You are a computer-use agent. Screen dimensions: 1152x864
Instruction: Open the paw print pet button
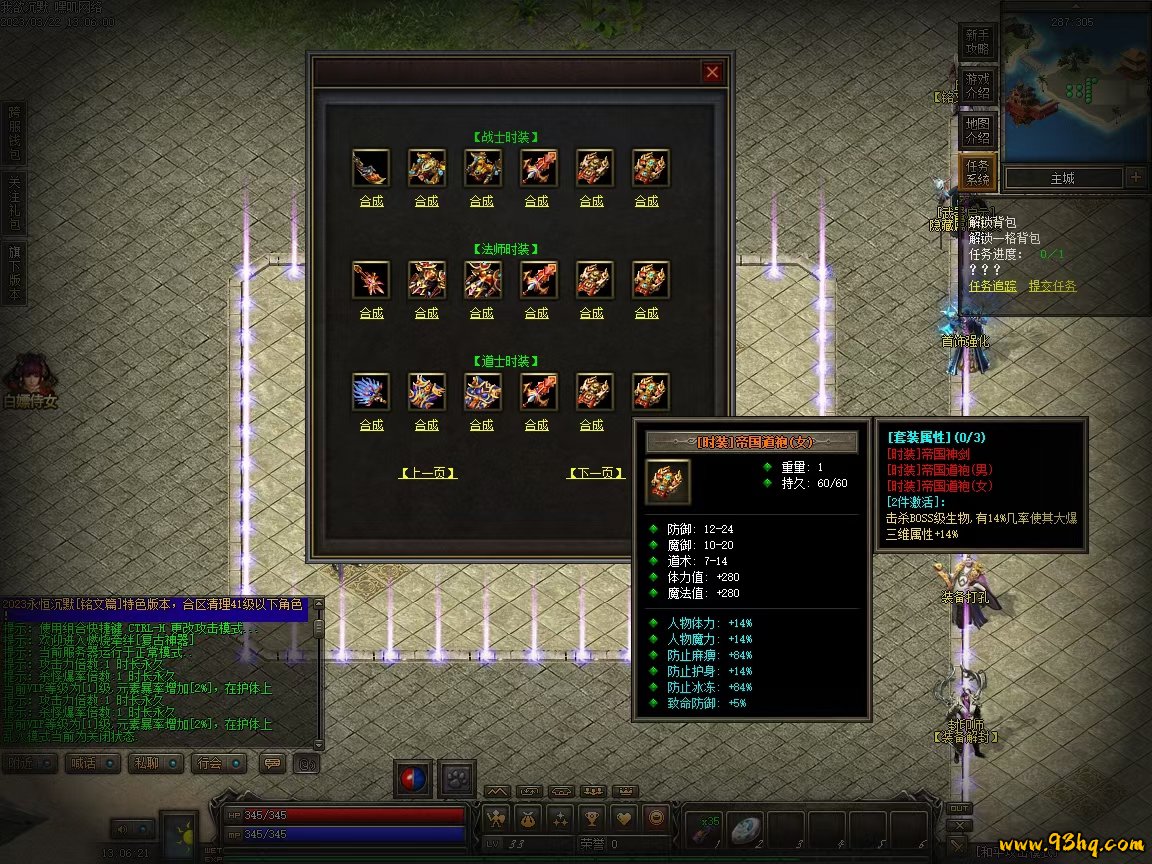[458, 778]
